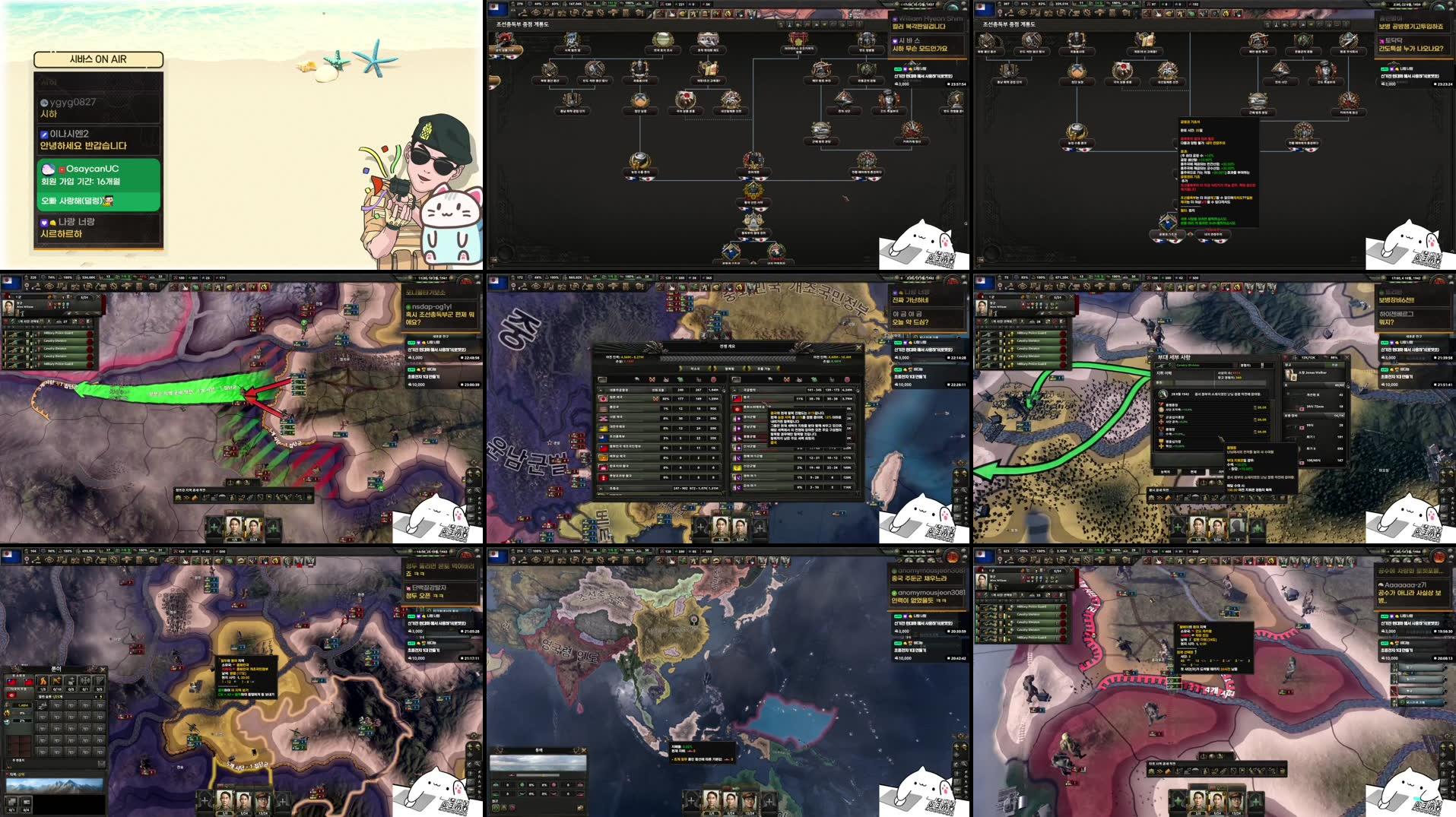Click China's flag on the enemy side of the war overview

tap(736, 399)
